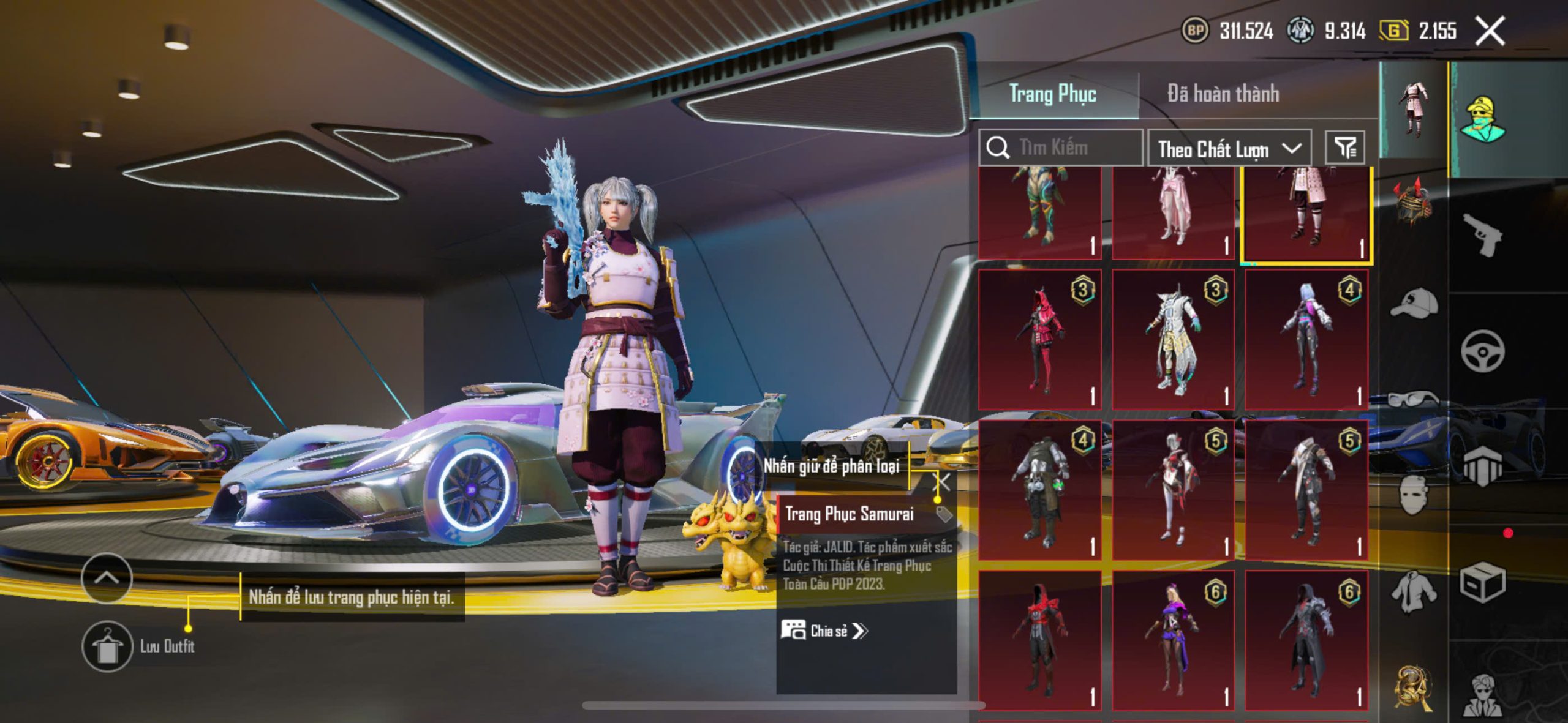Pick the purple-haired level 6 outfit
This screenshot has height=723, width=1568.
pyautogui.click(x=1173, y=640)
